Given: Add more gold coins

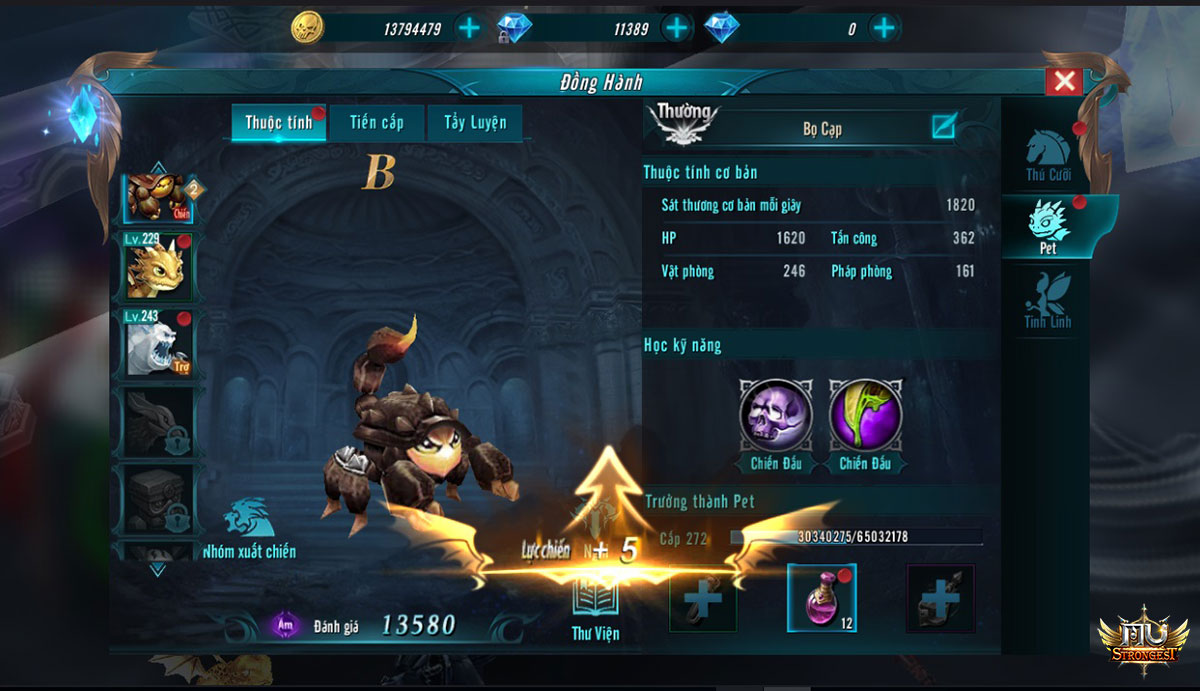Looking at the screenshot, I should click(468, 28).
